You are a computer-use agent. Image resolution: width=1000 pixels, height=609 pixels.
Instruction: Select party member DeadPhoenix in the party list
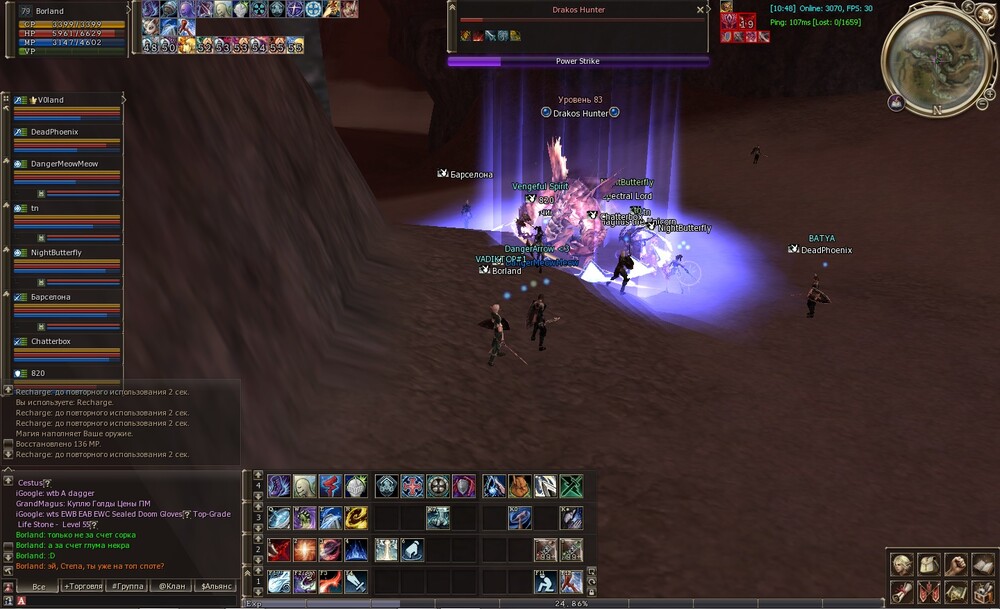point(54,132)
